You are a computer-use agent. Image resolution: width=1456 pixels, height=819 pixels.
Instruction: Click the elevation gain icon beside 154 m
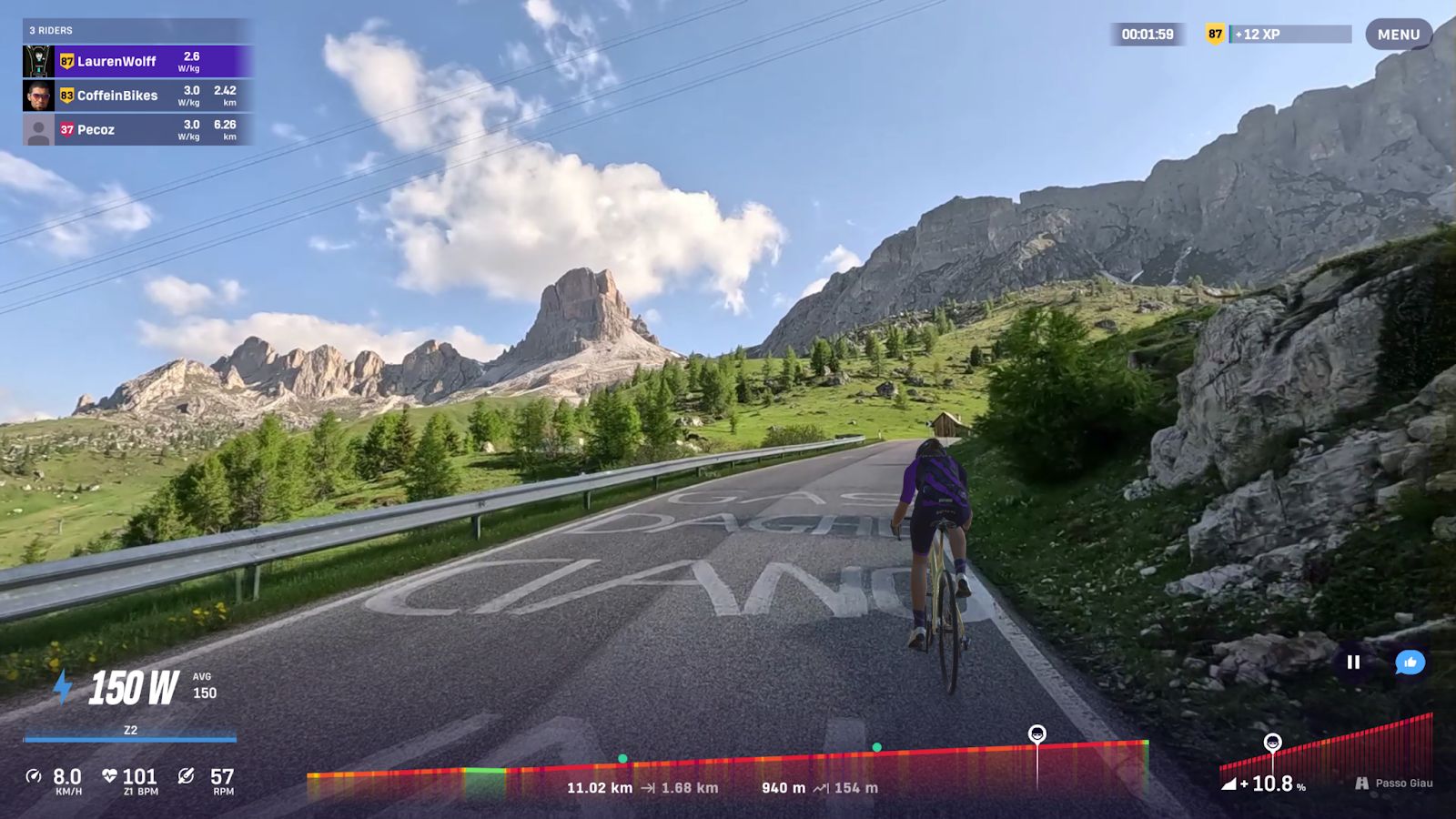(821, 789)
